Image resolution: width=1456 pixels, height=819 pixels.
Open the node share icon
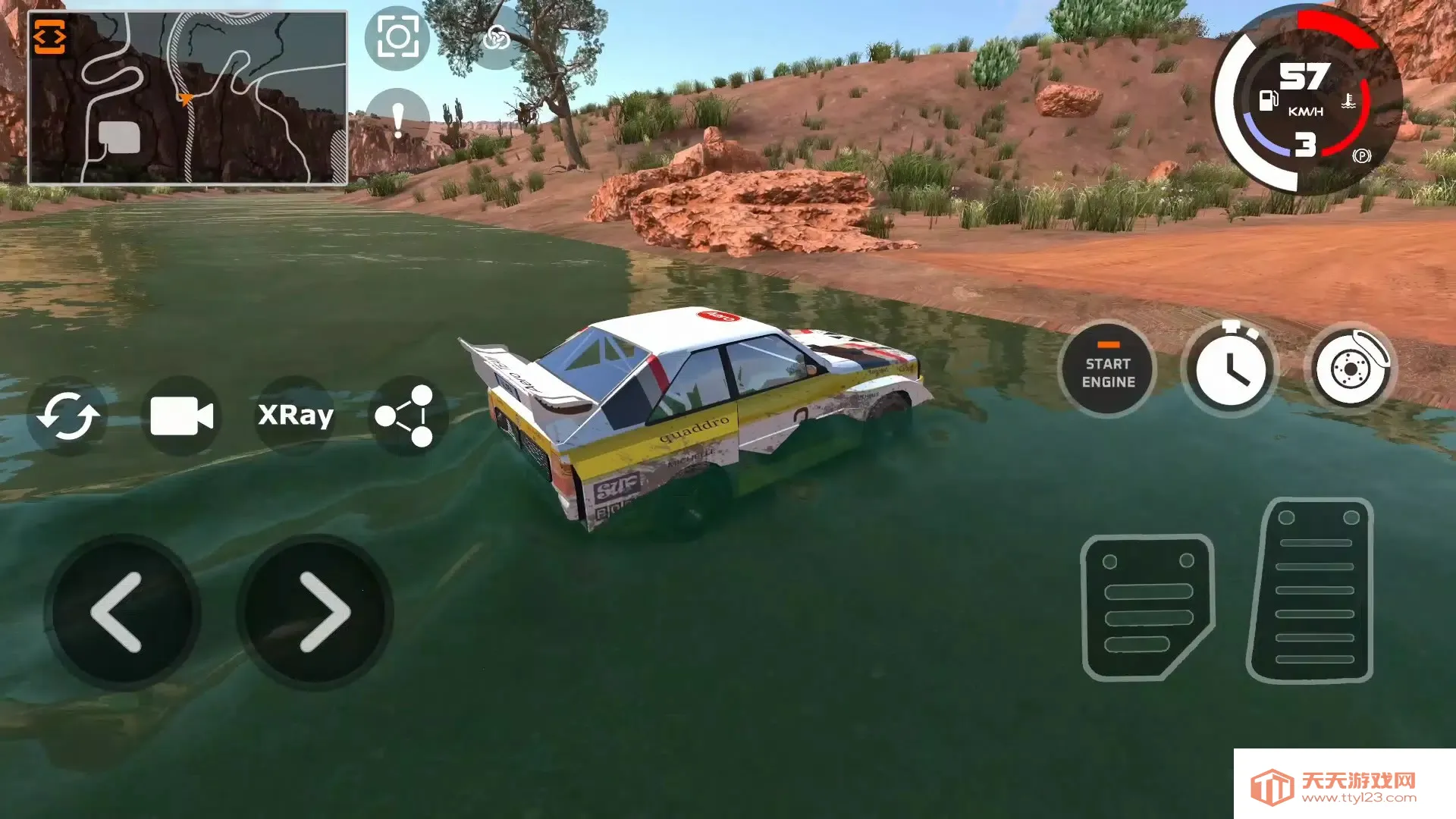click(406, 416)
